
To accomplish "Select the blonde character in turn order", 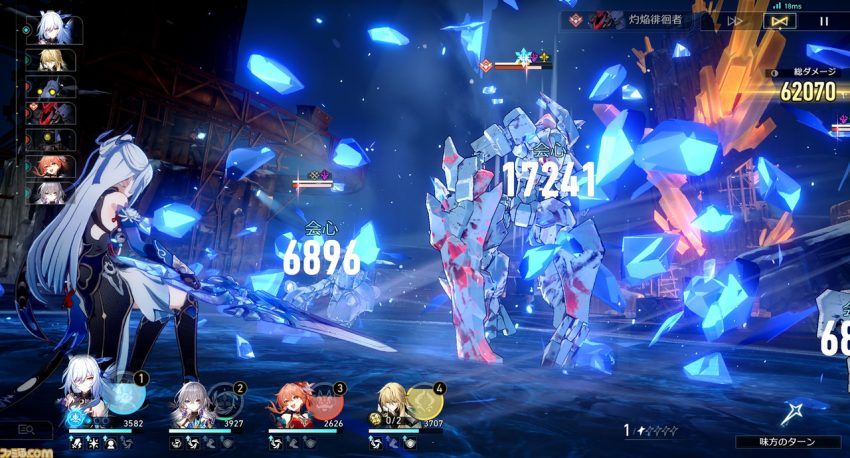I will [x=51, y=60].
